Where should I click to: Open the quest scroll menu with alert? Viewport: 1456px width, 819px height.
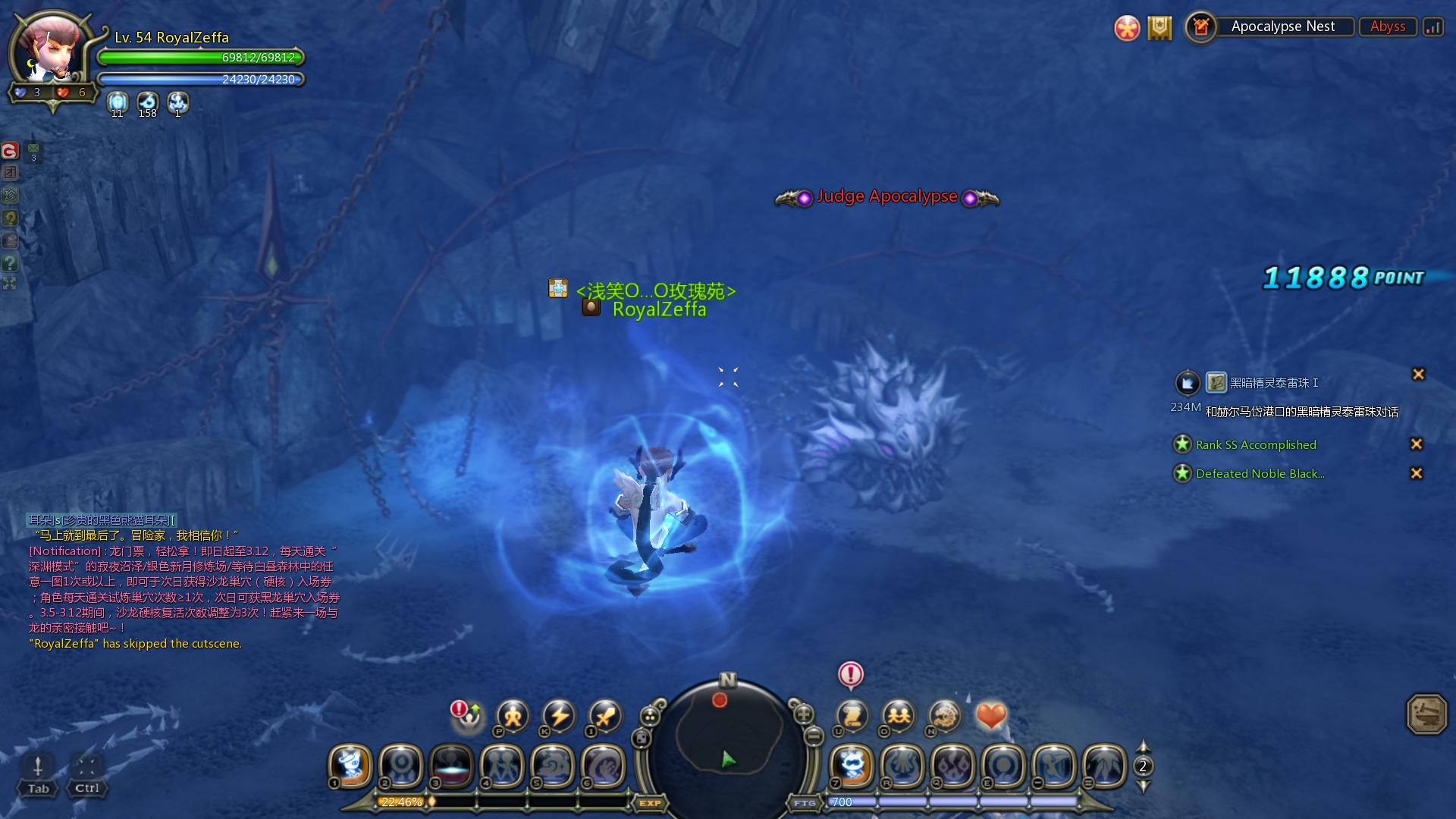coord(852,715)
